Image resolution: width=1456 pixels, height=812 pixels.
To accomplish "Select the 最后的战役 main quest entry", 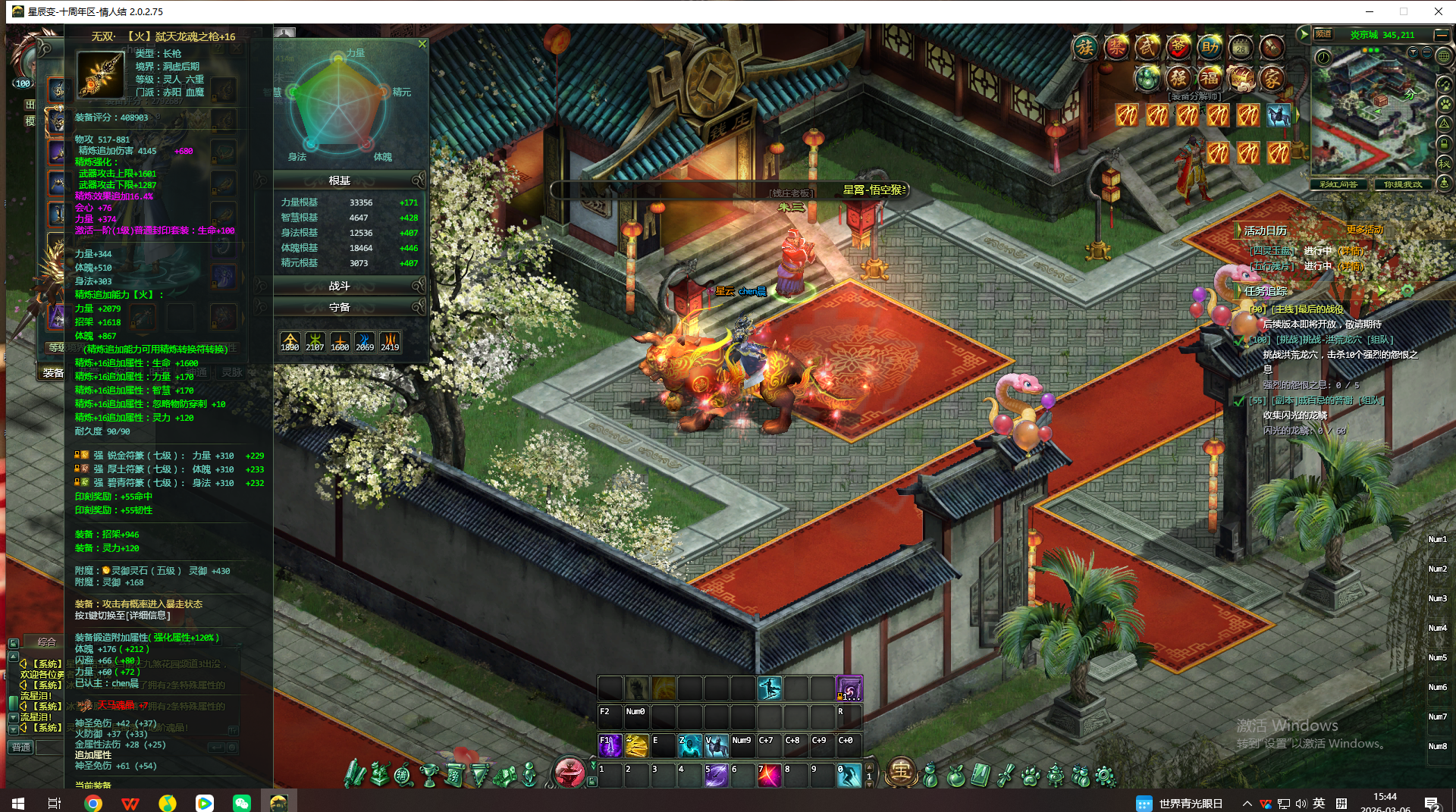I will coord(1304,309).
